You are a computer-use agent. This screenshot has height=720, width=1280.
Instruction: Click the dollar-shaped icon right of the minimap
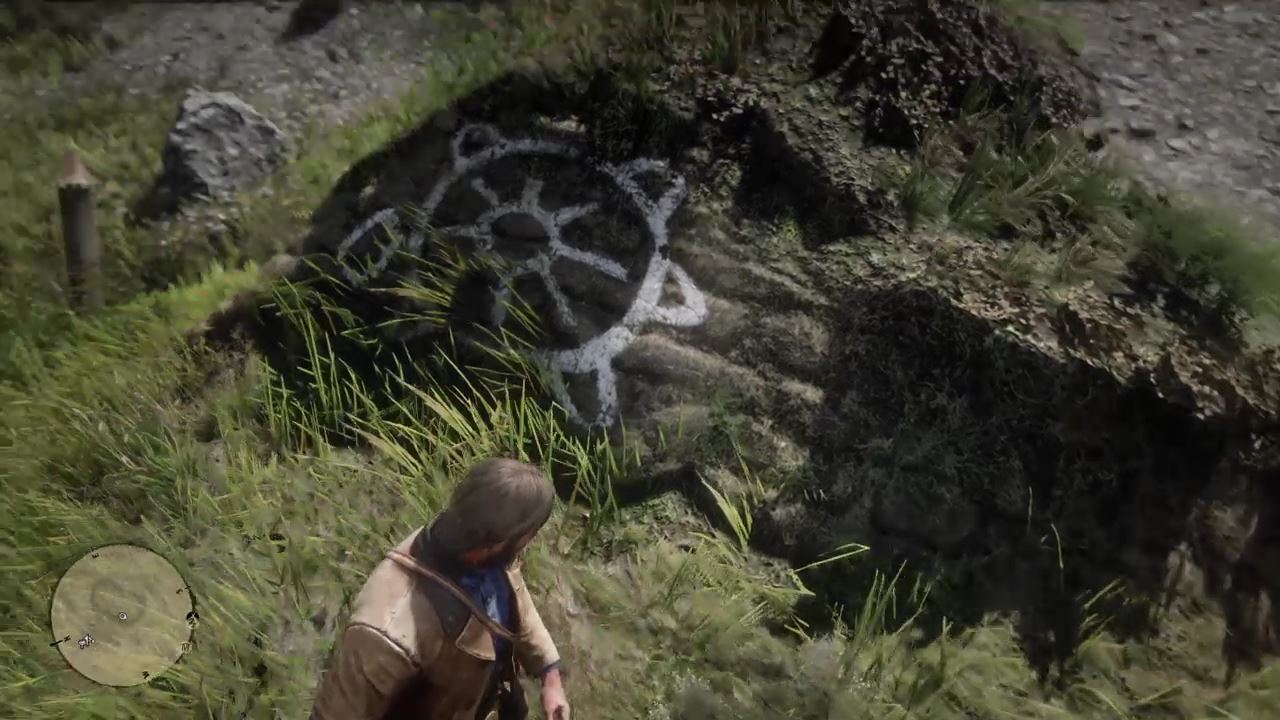point(193,618)
